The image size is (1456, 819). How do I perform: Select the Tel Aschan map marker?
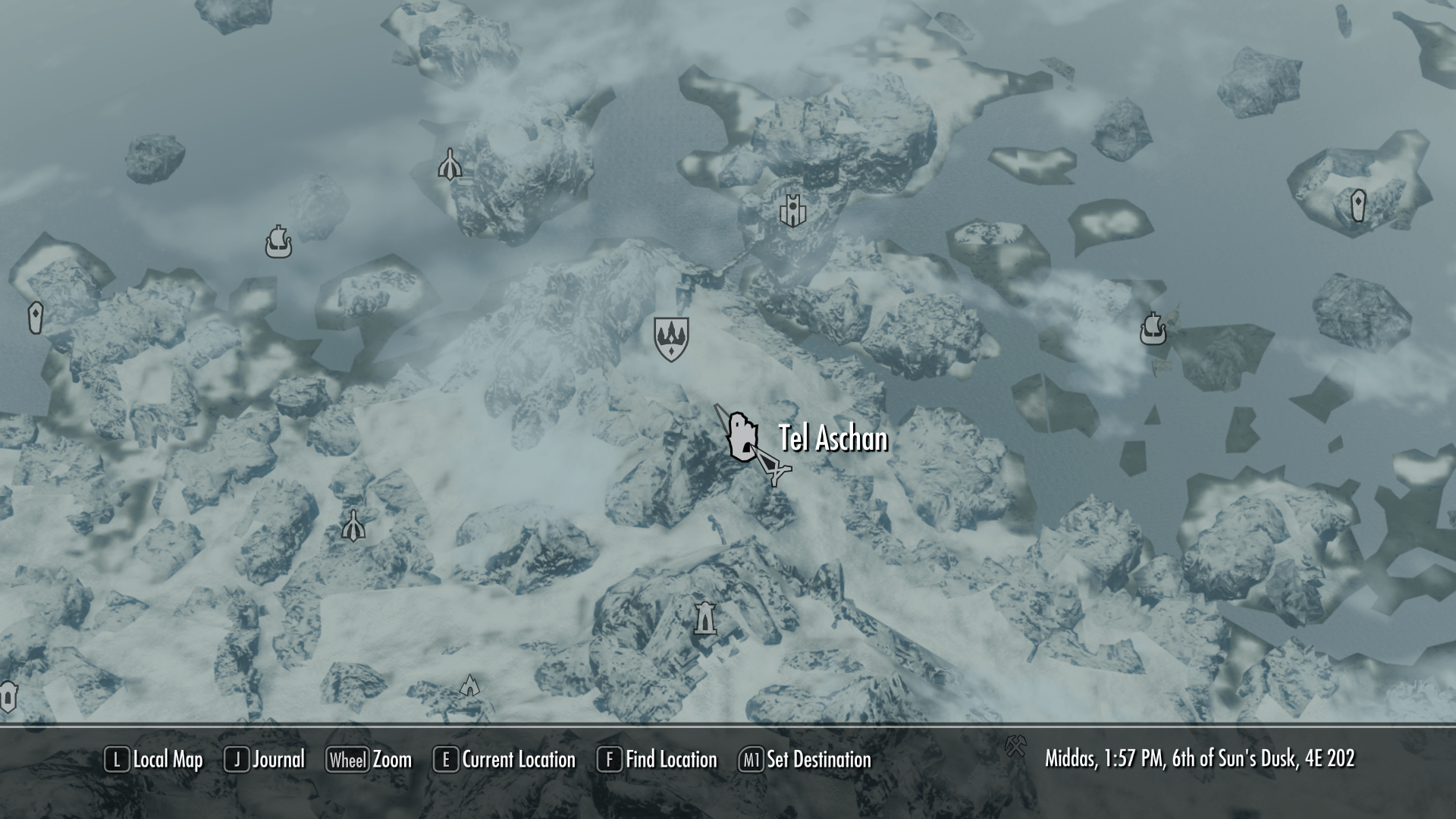pyautogui.click(x=741, y=437)
